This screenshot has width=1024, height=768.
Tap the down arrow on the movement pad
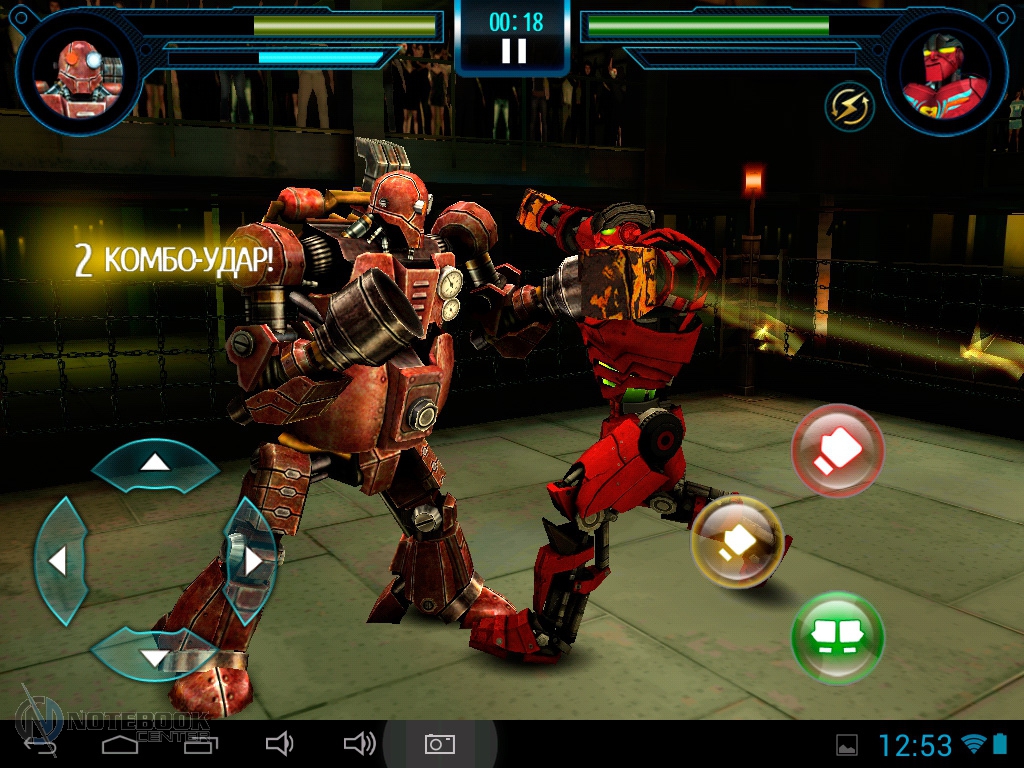pos(154,656)
